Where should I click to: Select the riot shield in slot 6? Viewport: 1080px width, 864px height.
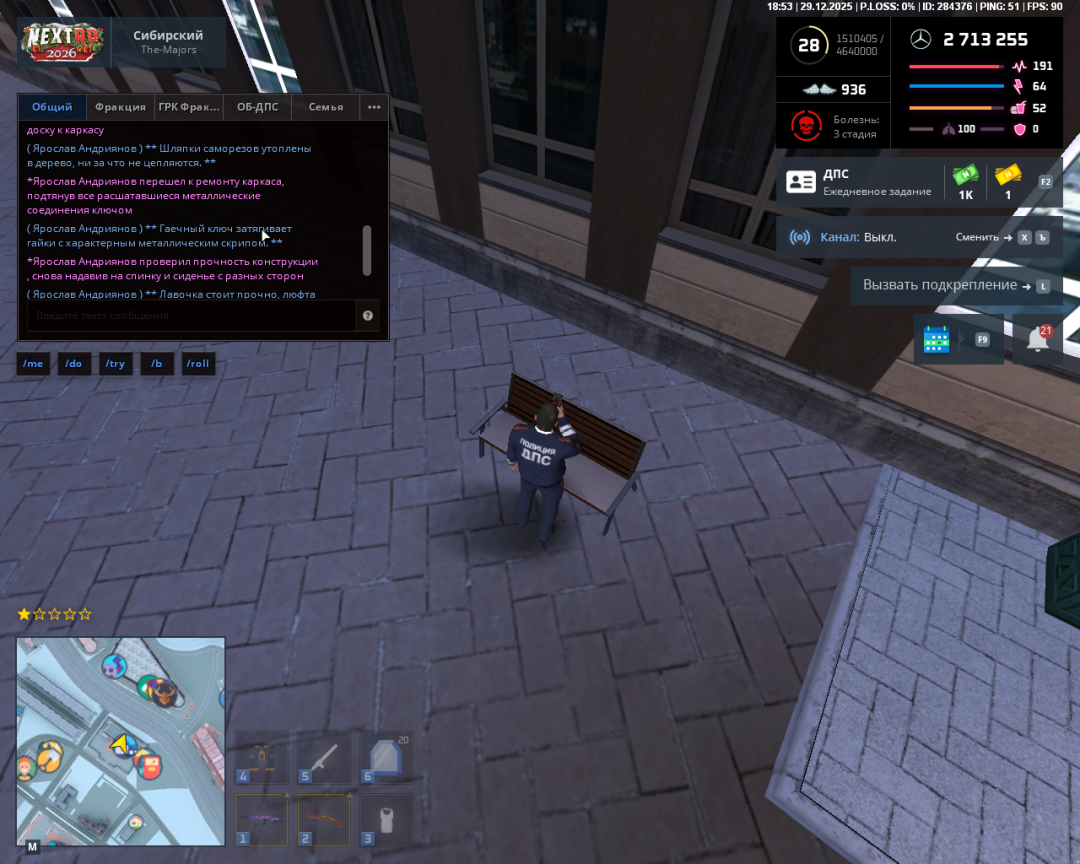coord(385,757)
